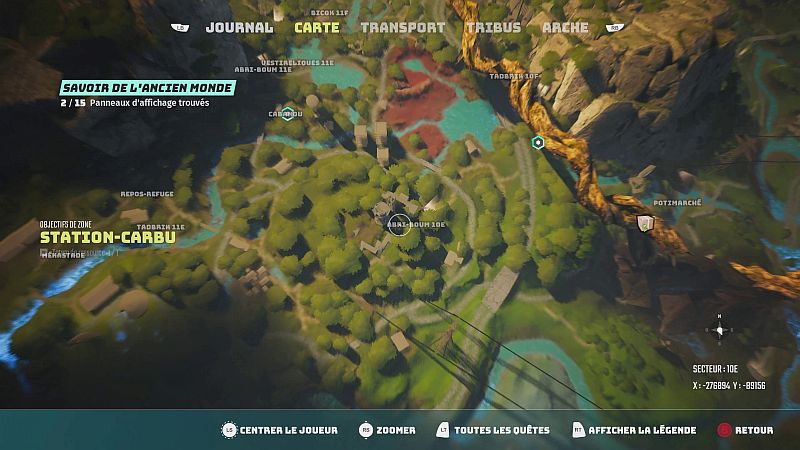Select the hexagon marker at Cabanou

pos(287,113)
